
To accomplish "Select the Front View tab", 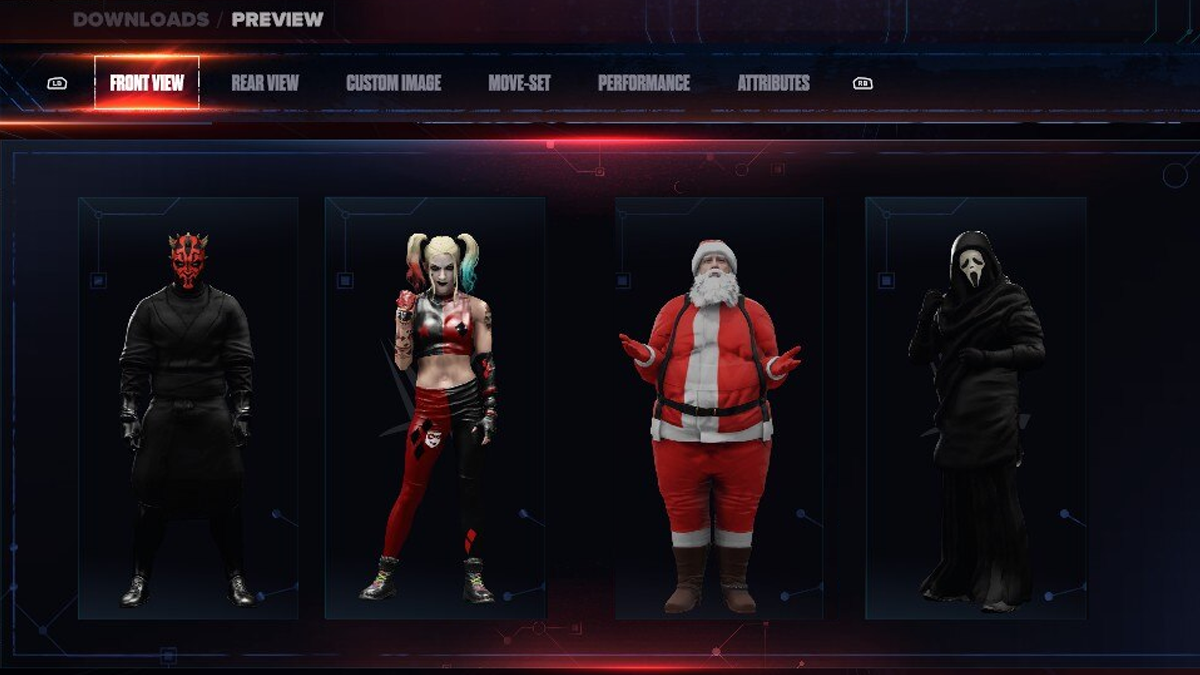I will point(147,83).
